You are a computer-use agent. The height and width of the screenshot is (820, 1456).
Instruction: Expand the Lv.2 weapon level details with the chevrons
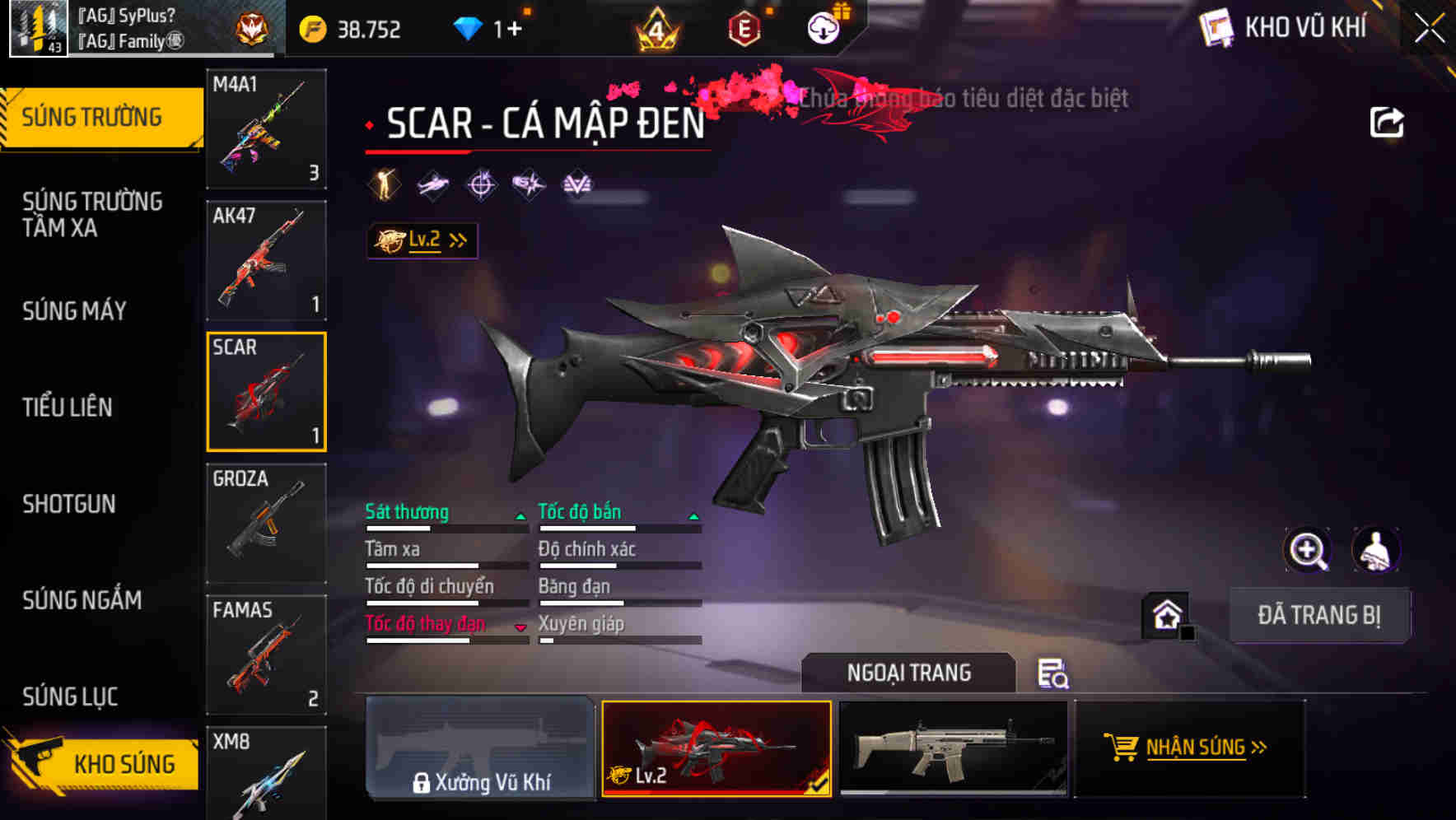point(456,240)
